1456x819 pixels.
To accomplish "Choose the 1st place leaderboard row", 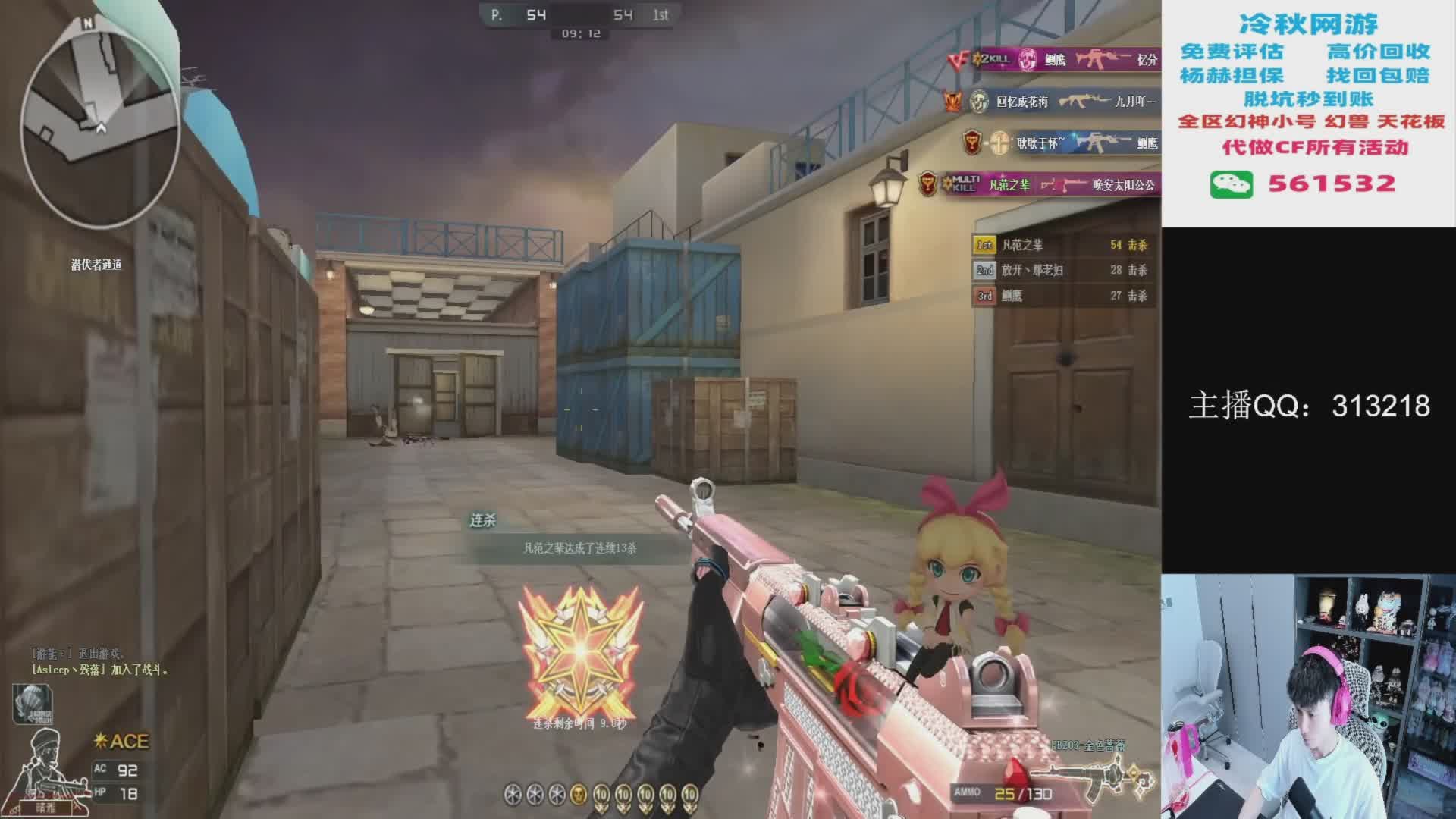I will click(x=1061, y=245).
